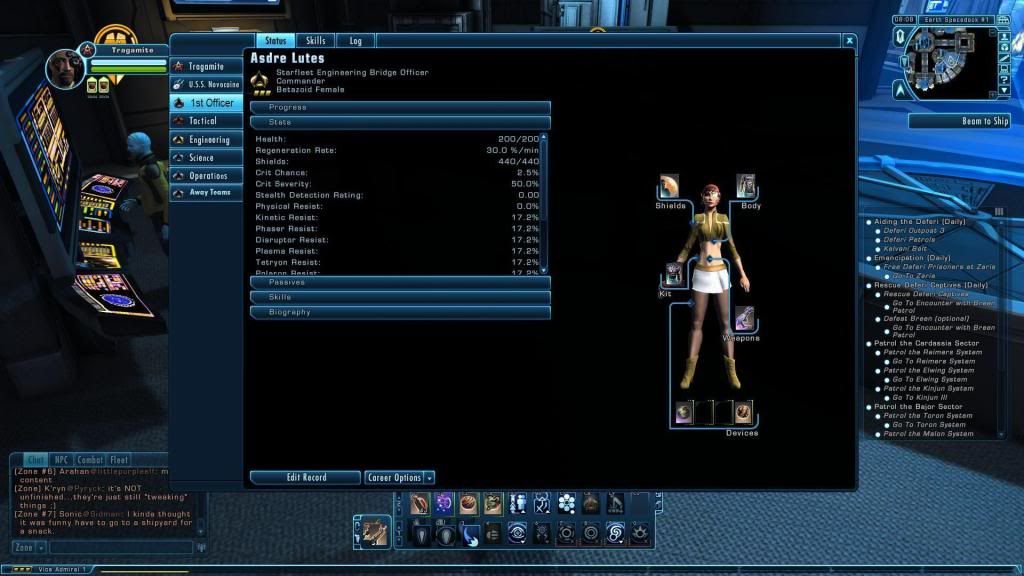Select U.S.S. Novocaine entry
Image resolution: width=1024 pixels, height=576 pixels.
208,84
